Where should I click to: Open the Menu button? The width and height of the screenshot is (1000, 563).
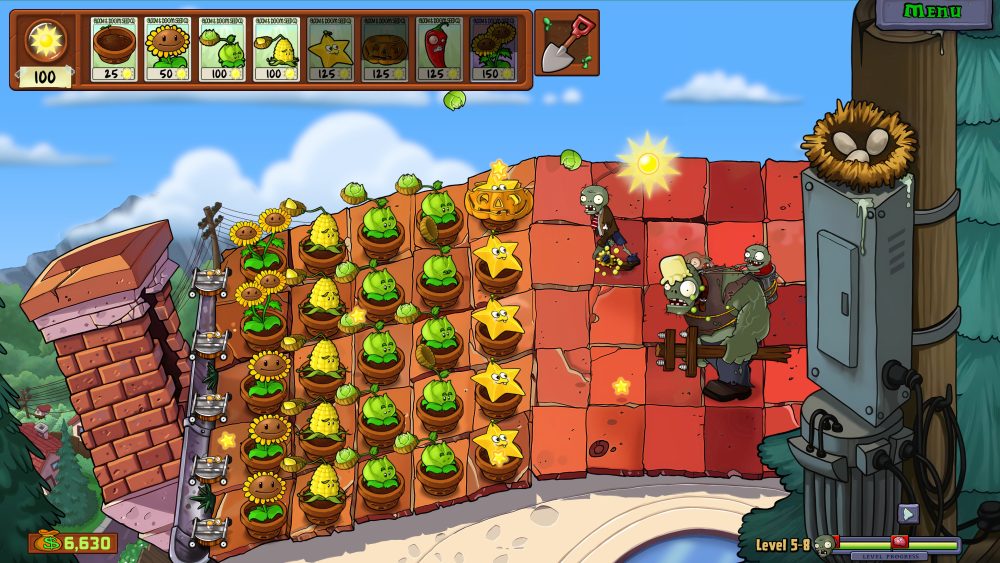(931, 12)
